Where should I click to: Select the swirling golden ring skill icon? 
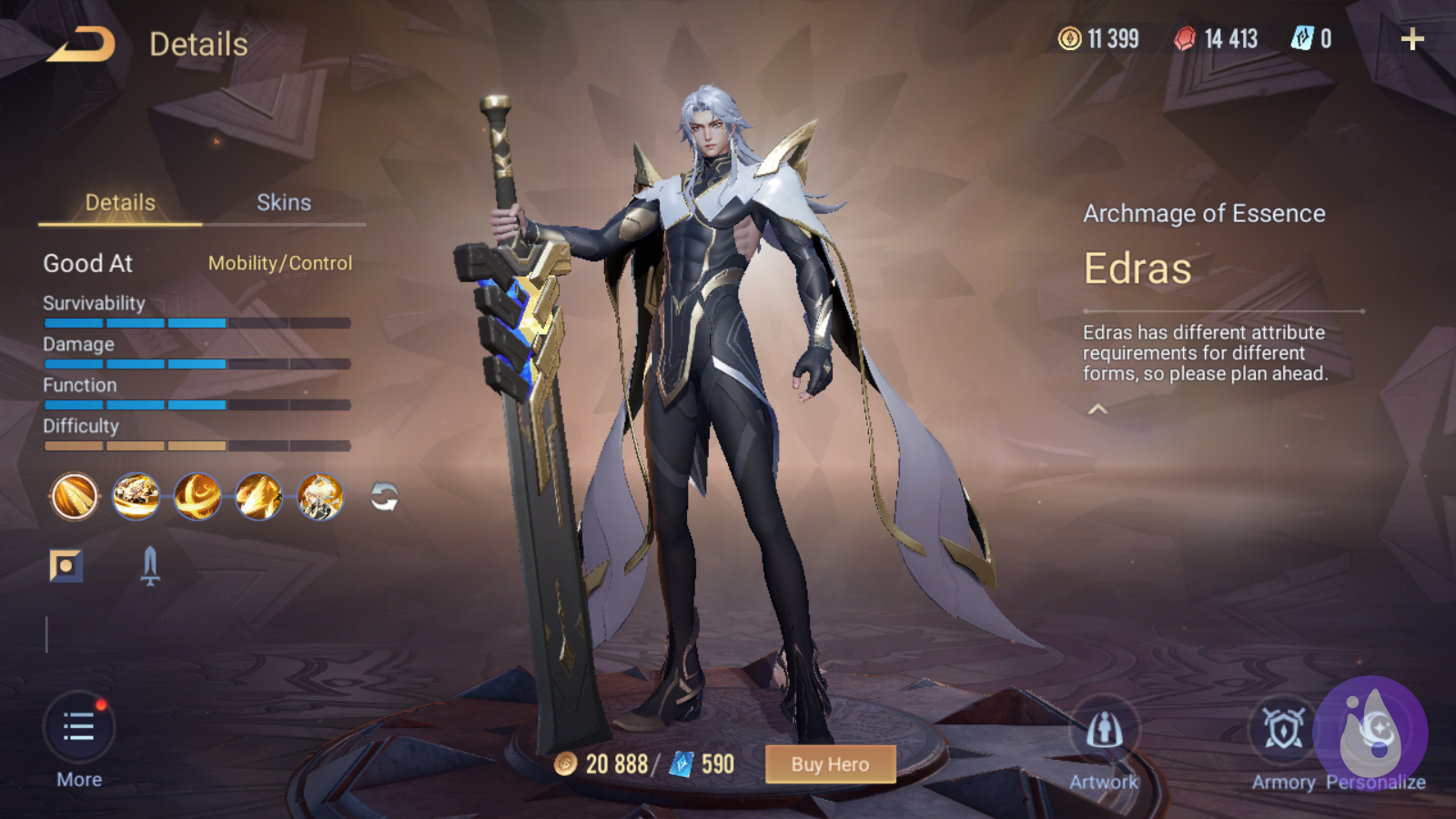(197, 497)
